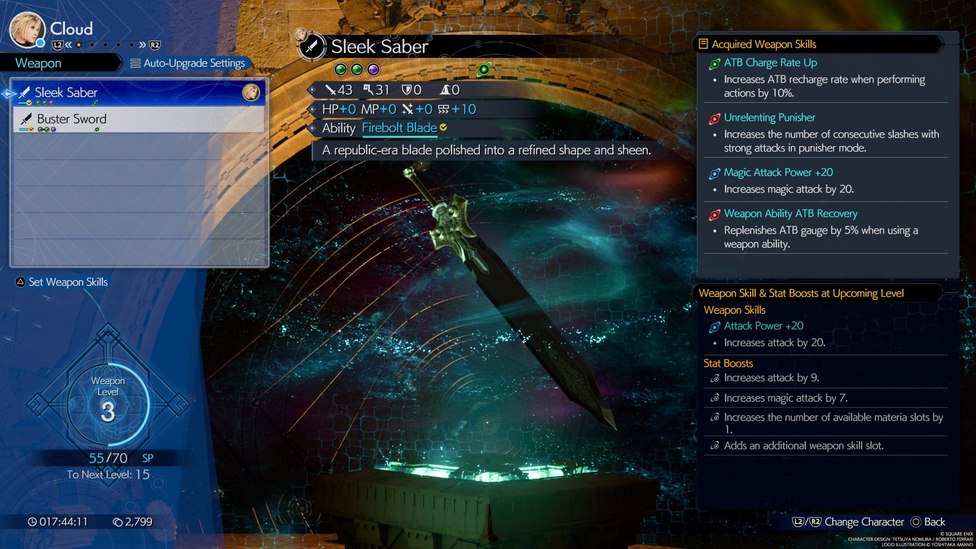Select the Buster Sword weapon row
The height and width of the screenshot is (549, 976).
click(x=138, y=120)
